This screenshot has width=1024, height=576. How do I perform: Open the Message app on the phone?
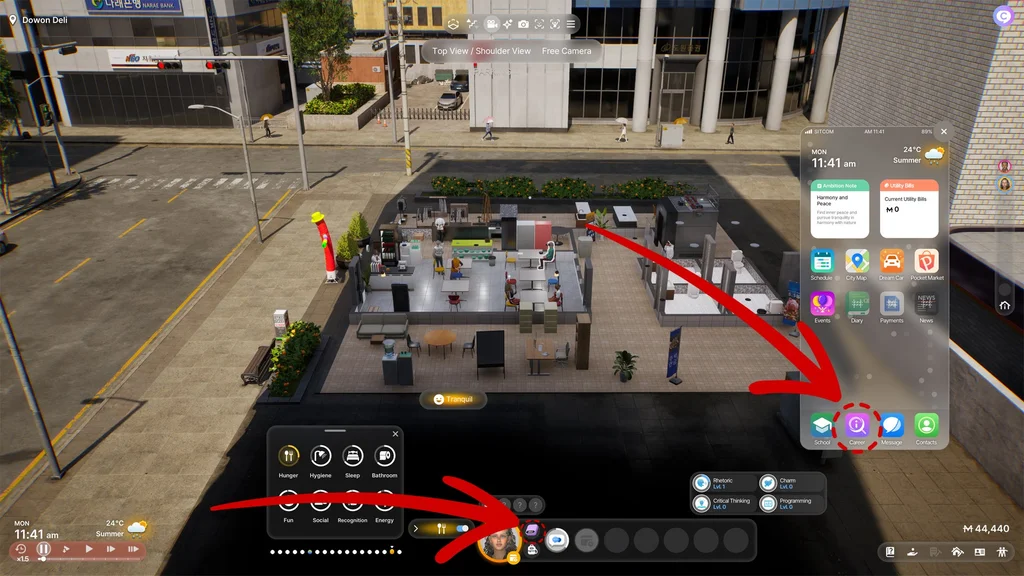(891, 425)
